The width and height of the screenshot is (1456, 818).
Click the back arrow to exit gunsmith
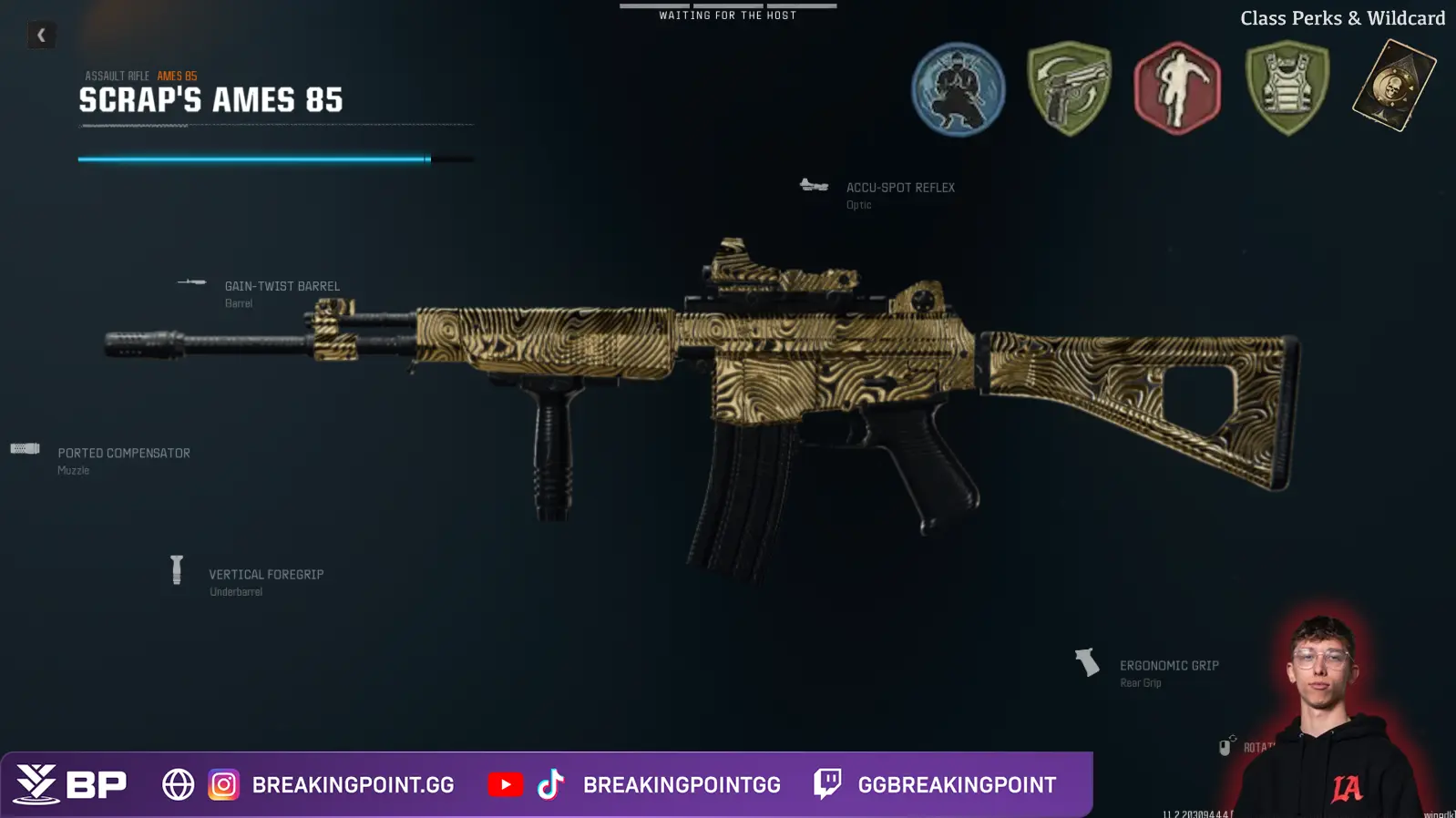tap(40, 35)
